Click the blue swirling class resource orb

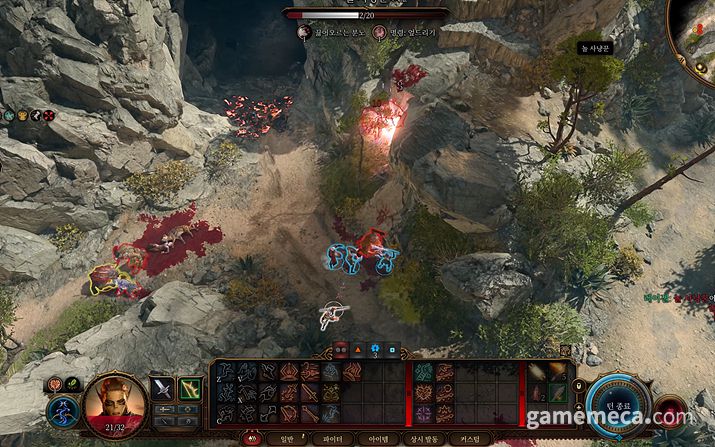(x=61, y=412)
